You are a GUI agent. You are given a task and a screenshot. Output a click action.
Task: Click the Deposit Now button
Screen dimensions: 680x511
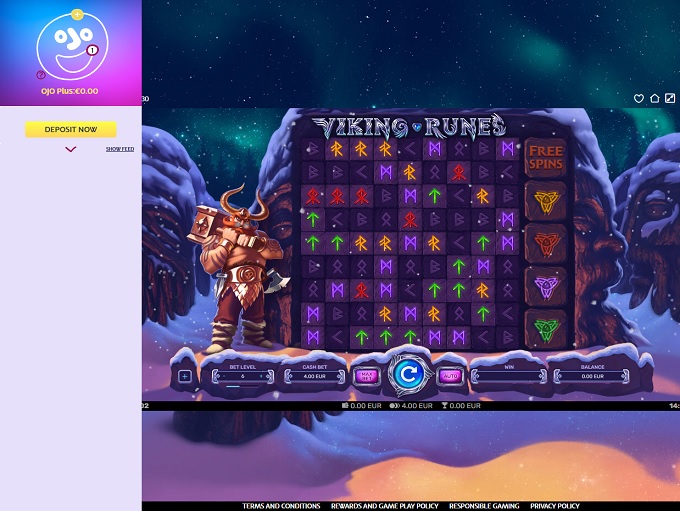point(71,129)
